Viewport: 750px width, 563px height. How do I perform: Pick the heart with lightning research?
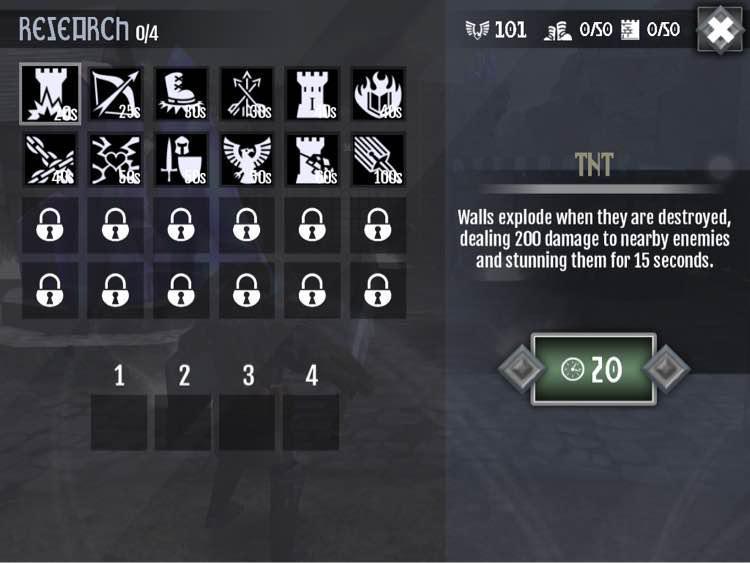click(x=115, y=160)
